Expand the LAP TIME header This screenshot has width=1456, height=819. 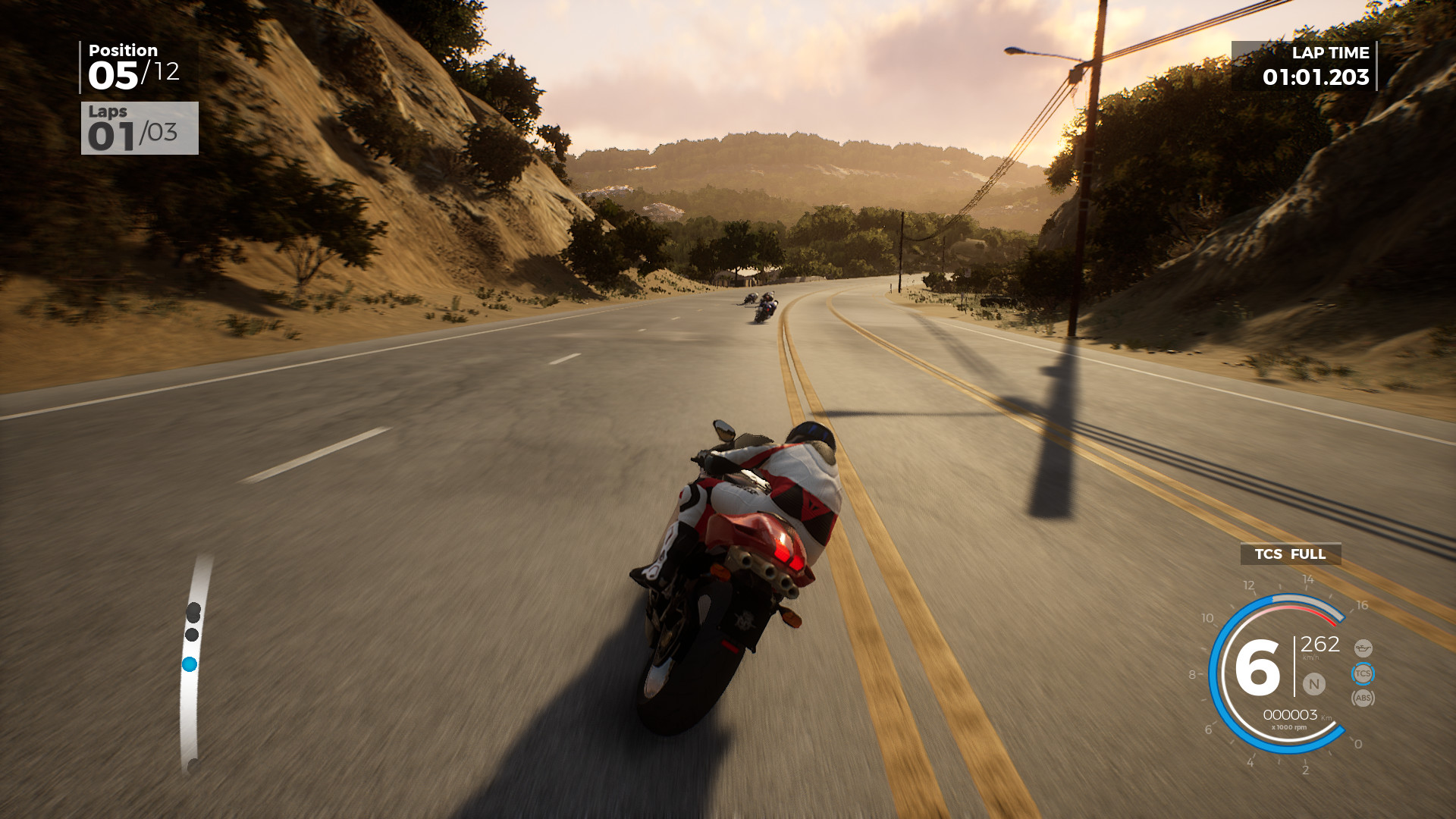point(1331,53)
